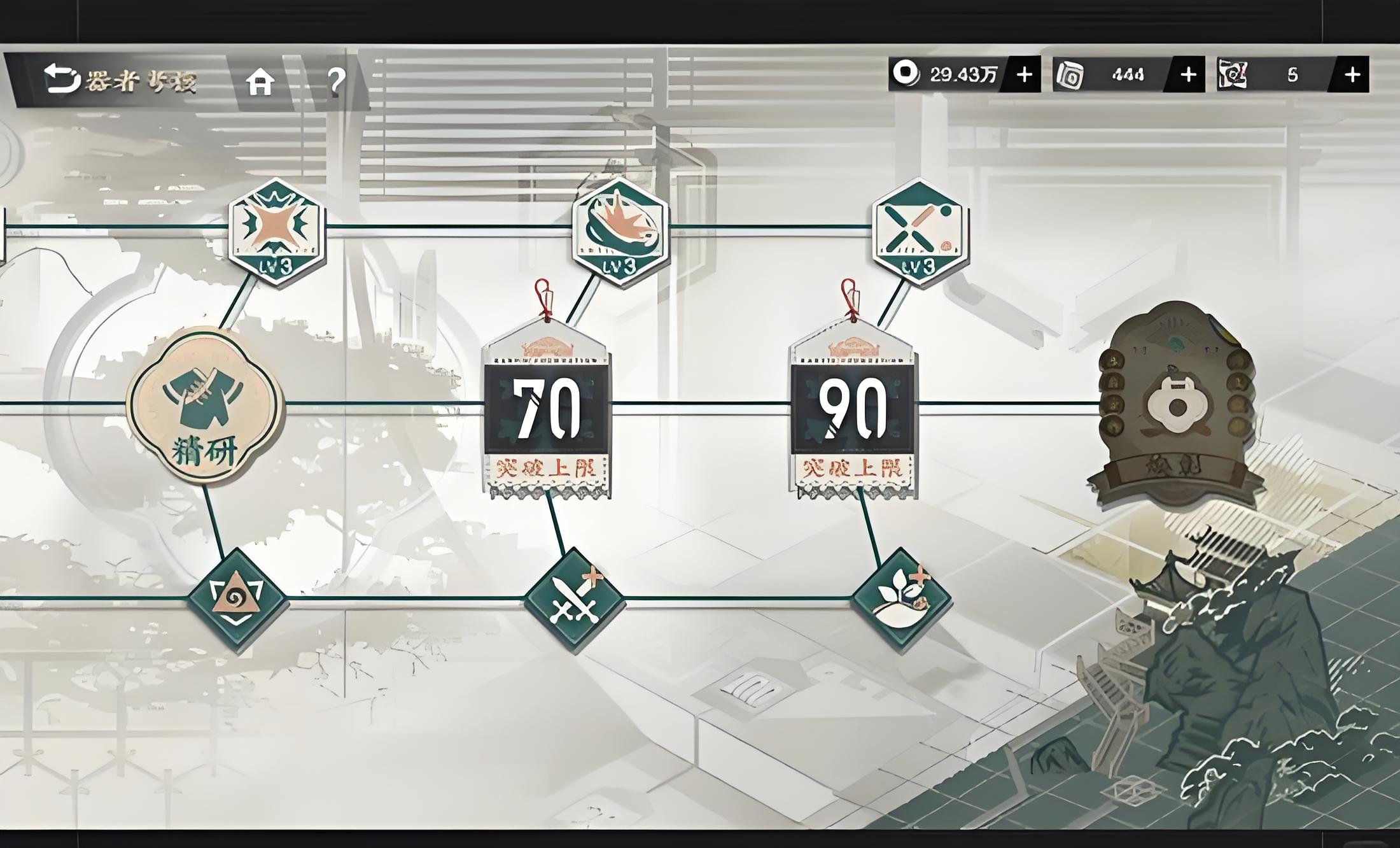Choose the crossed swords diamond node
The height and width of the screenshot is (848, 1400).
click(574, 598)
